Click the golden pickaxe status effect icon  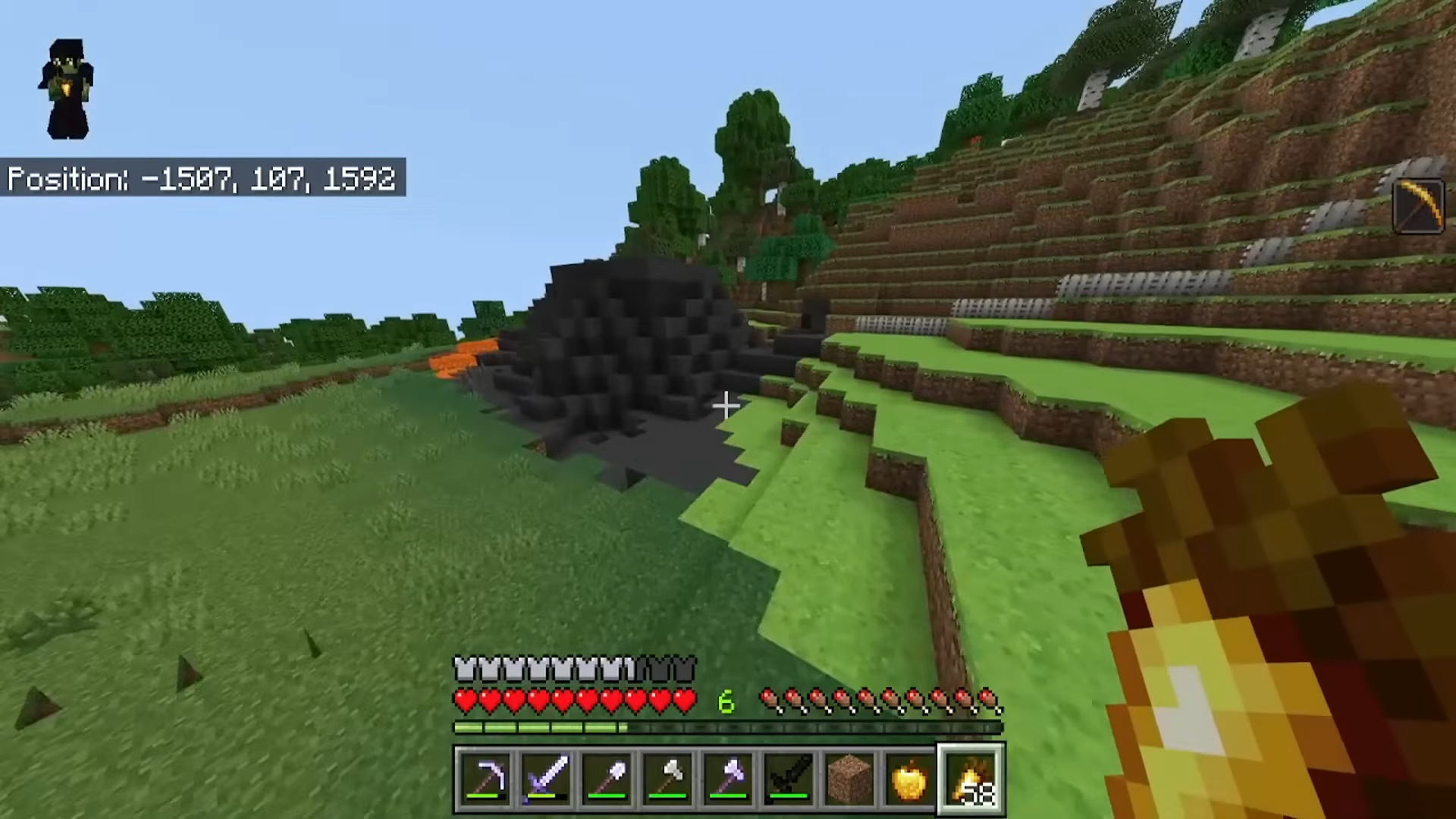click(1419, 205)
